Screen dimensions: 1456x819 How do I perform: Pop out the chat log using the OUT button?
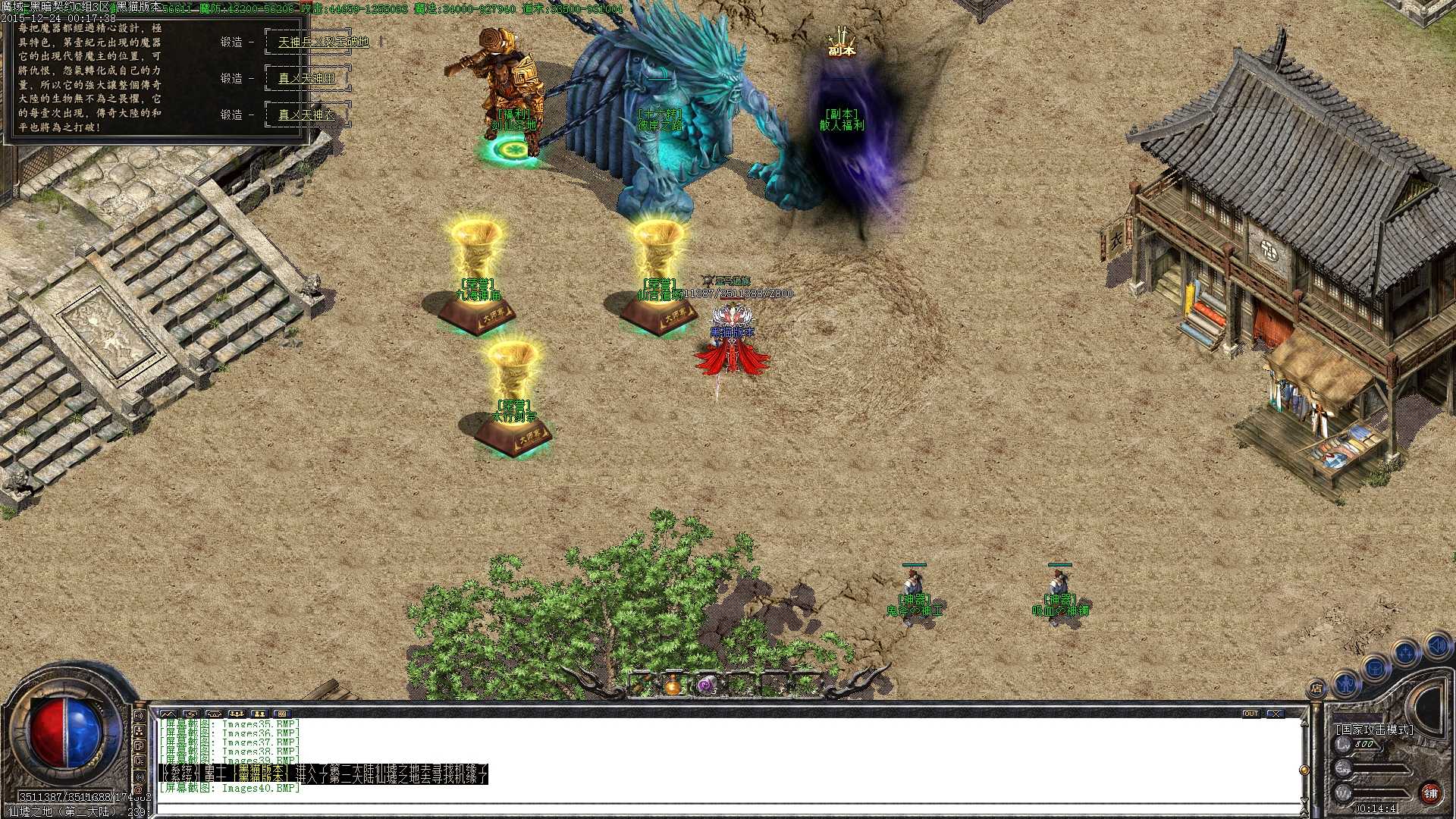point(1251,714)
